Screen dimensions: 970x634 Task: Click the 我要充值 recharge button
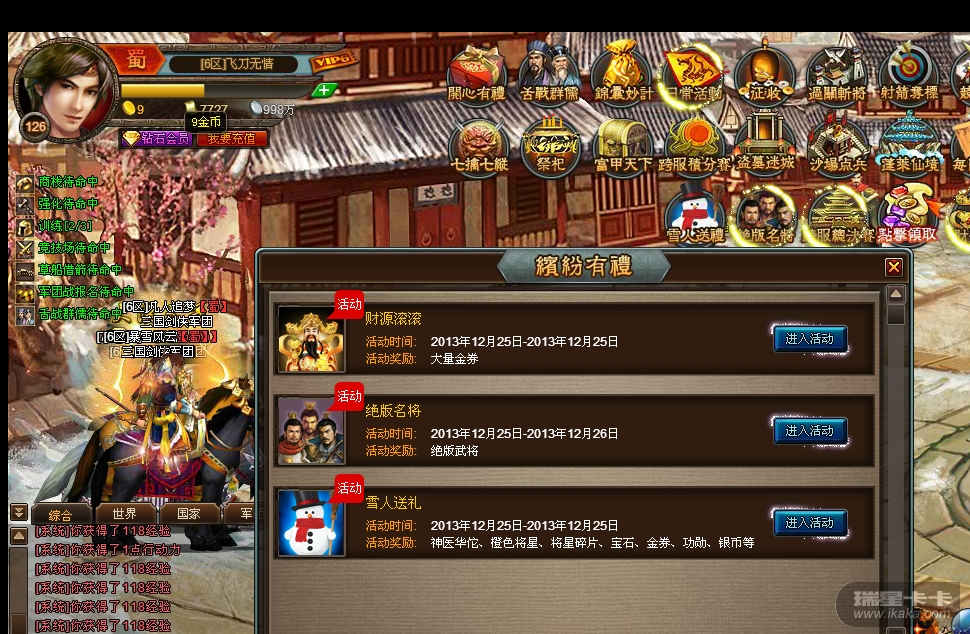tap(231, 139)
